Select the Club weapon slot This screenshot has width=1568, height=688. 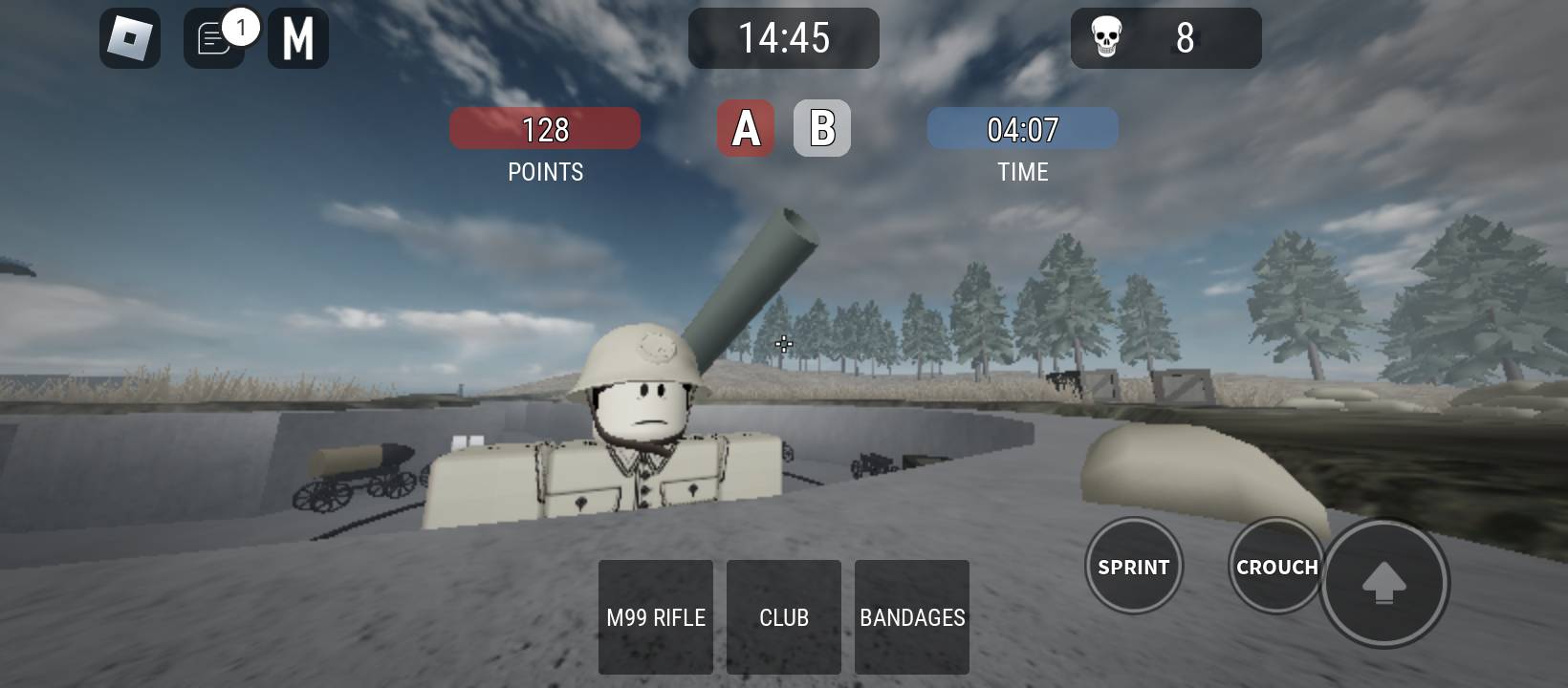(x=784, y=617)
